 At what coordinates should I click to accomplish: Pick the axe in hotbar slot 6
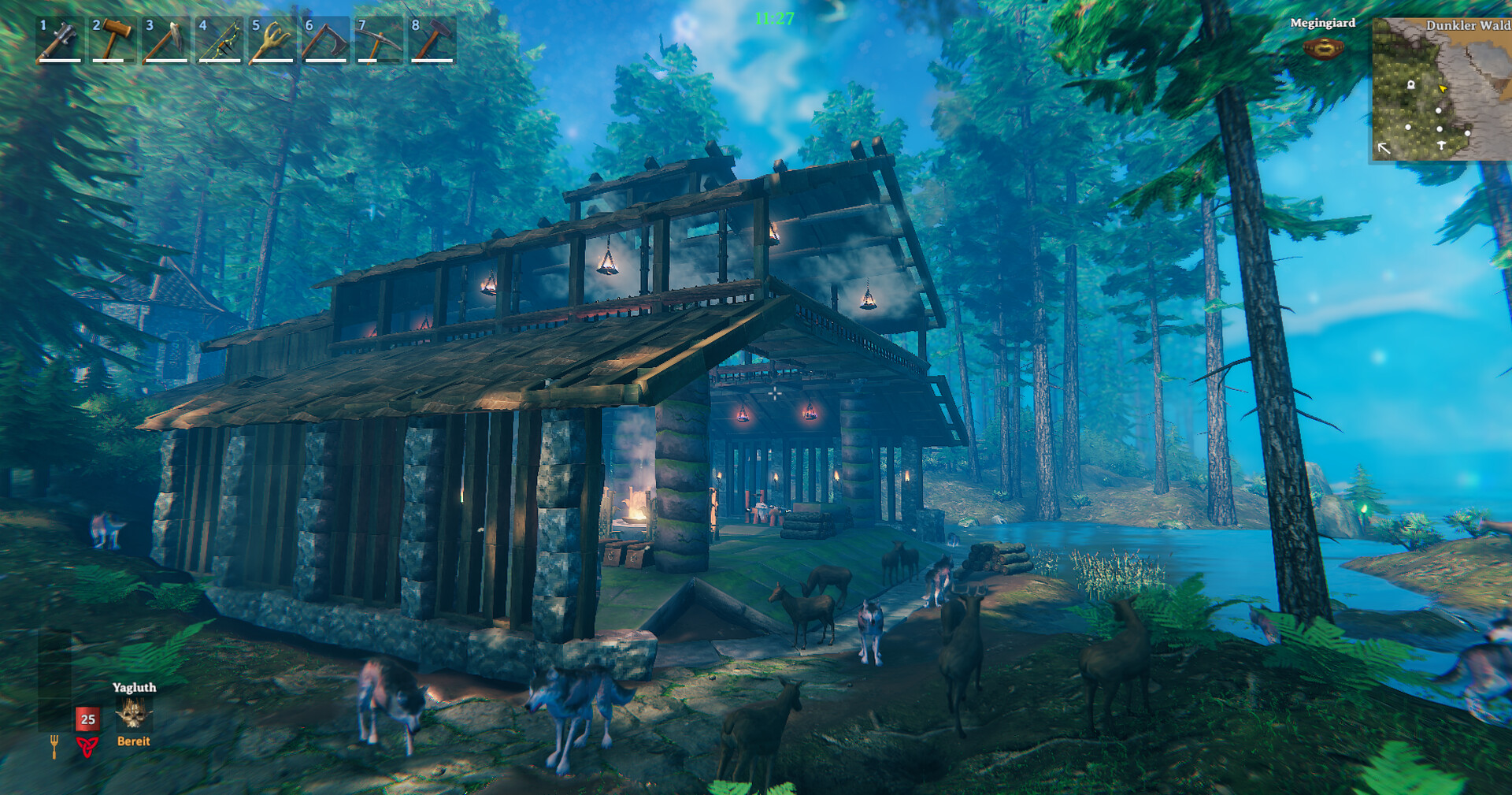[x=325, y=39]
